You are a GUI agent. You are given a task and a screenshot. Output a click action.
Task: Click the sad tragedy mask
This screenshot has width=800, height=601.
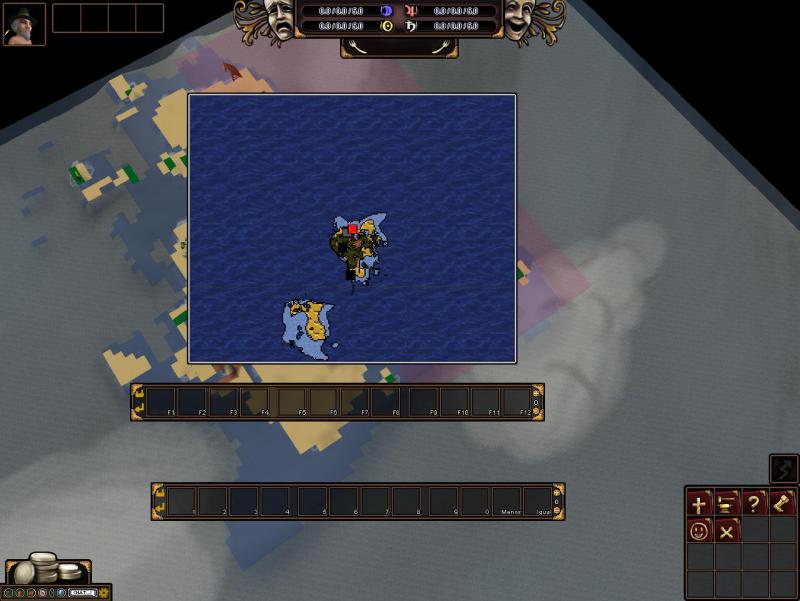(277, 20)
